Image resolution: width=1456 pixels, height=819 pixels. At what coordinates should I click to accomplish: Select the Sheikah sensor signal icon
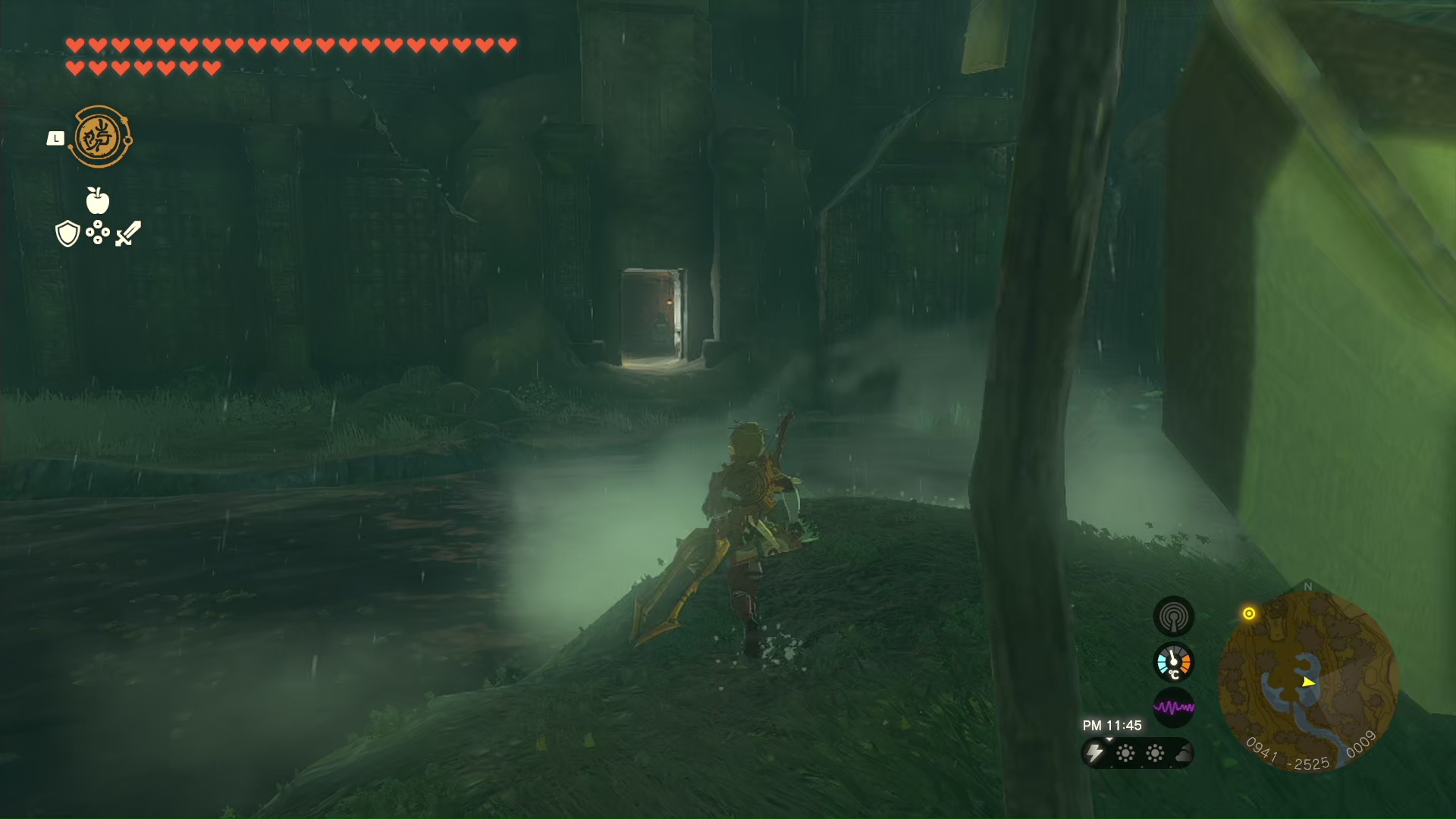coord(1173,616)
